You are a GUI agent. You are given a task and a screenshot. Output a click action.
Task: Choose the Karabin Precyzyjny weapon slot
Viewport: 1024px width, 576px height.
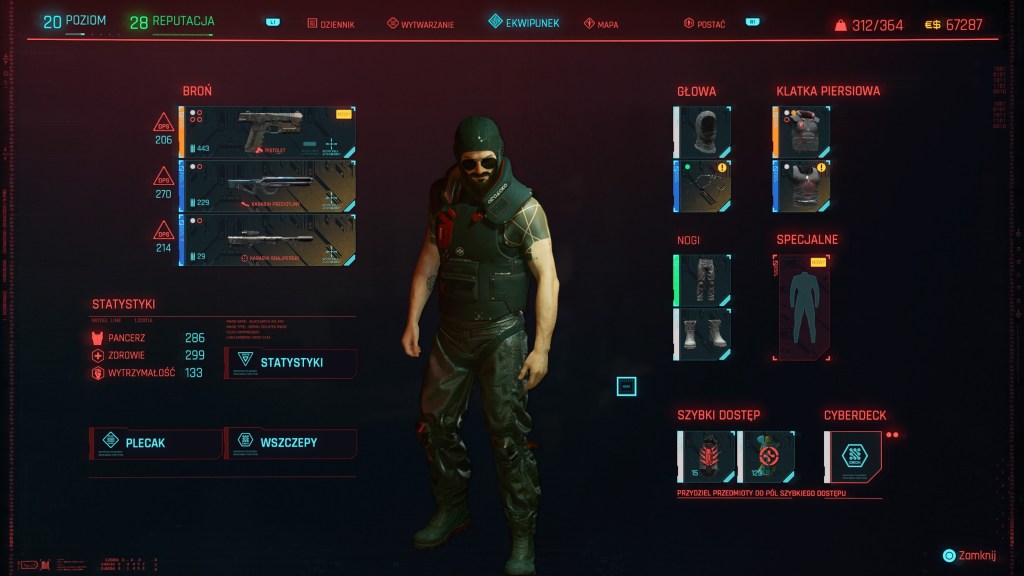click(268, 186)
